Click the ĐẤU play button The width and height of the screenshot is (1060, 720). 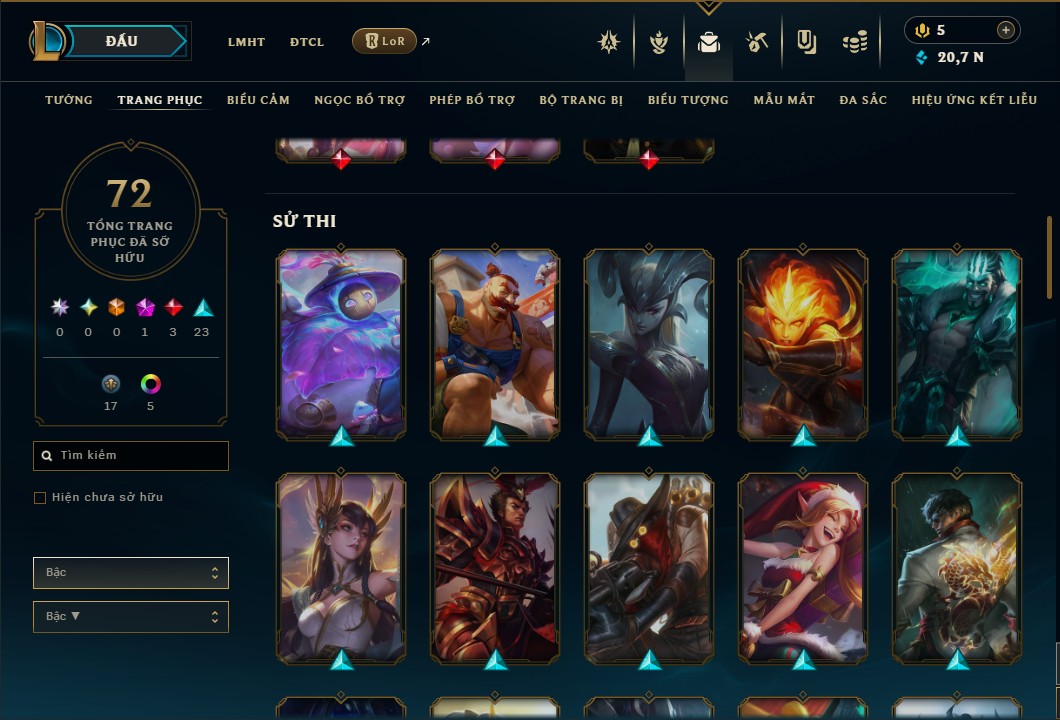pos(122,41)
